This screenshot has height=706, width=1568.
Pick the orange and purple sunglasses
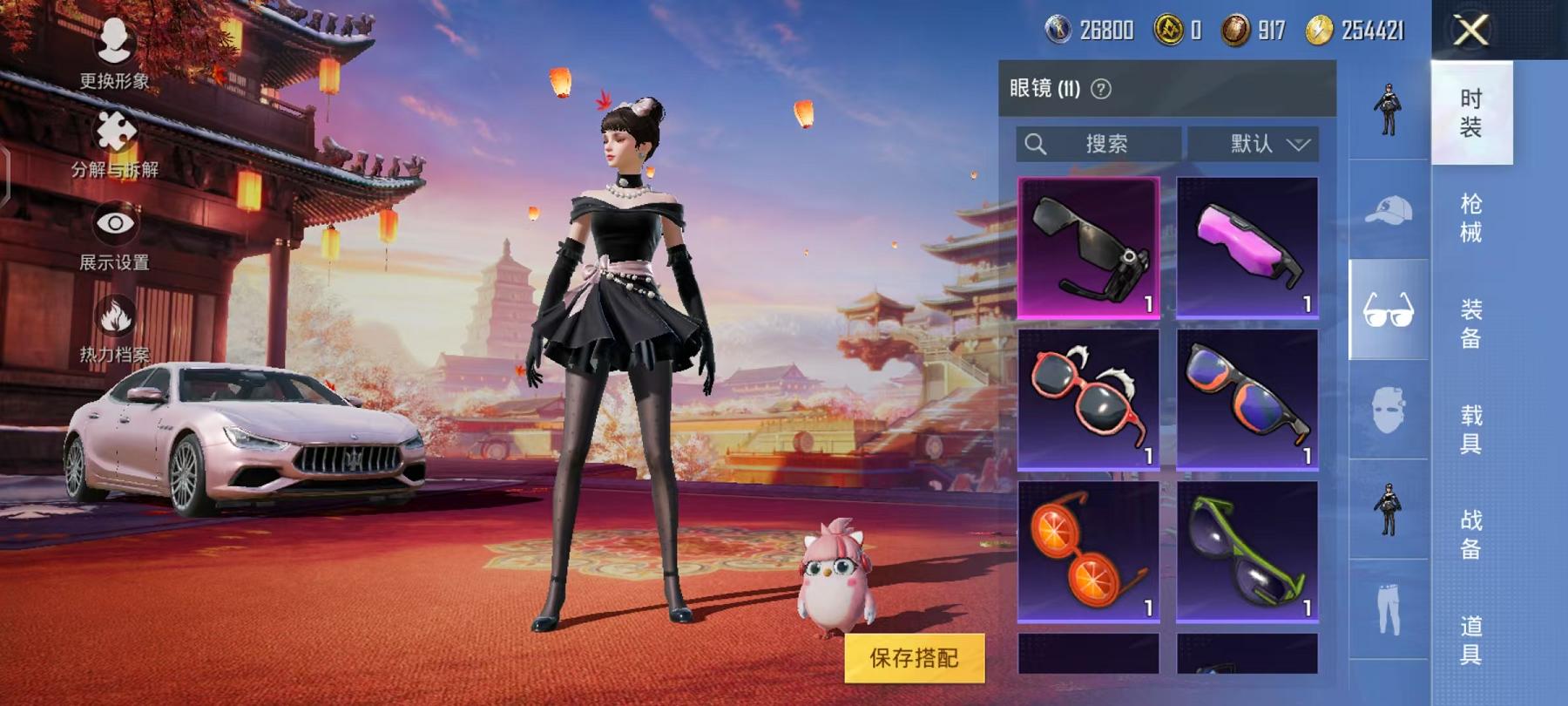click(x=1247, y=399)
